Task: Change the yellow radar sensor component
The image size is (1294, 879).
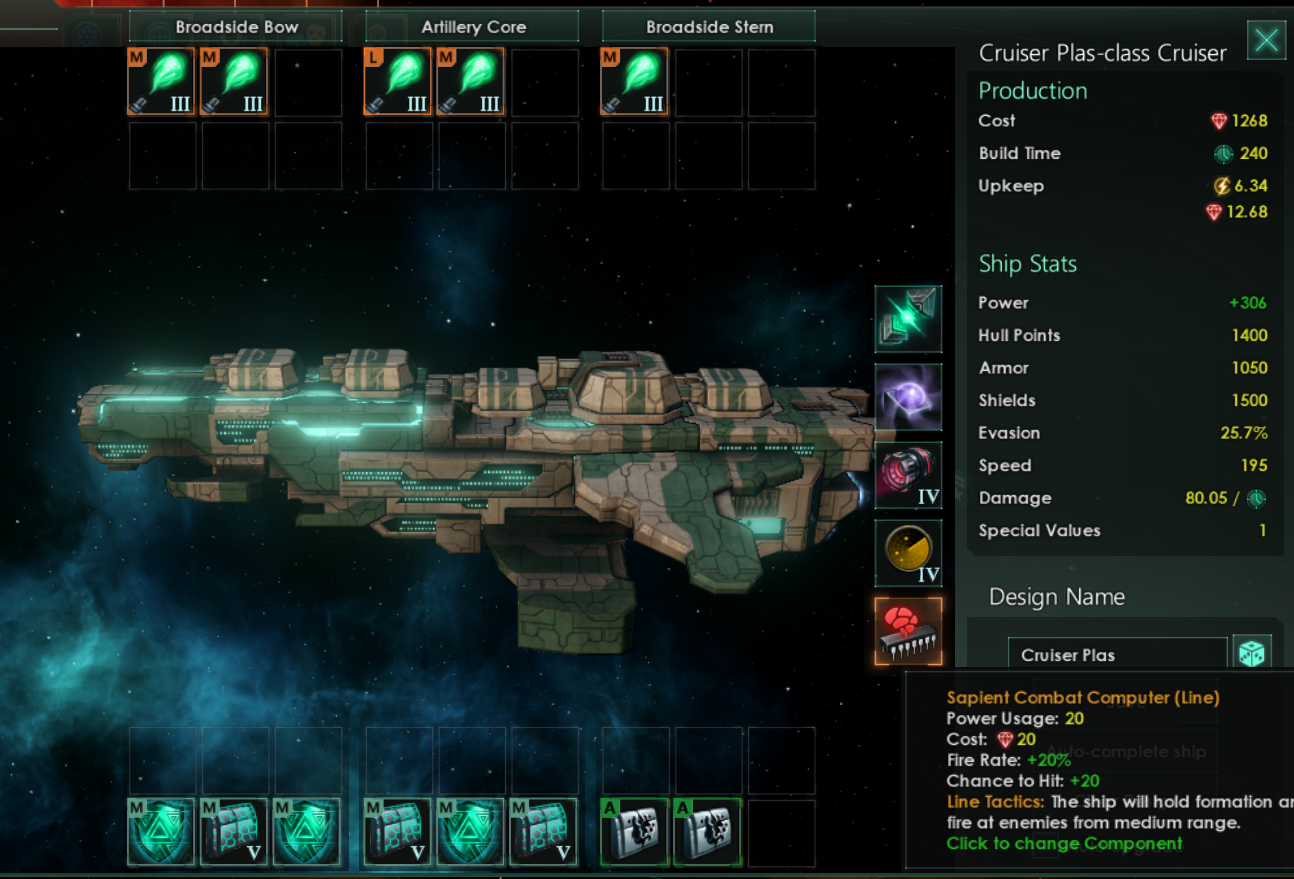Action: click(908, 552)
